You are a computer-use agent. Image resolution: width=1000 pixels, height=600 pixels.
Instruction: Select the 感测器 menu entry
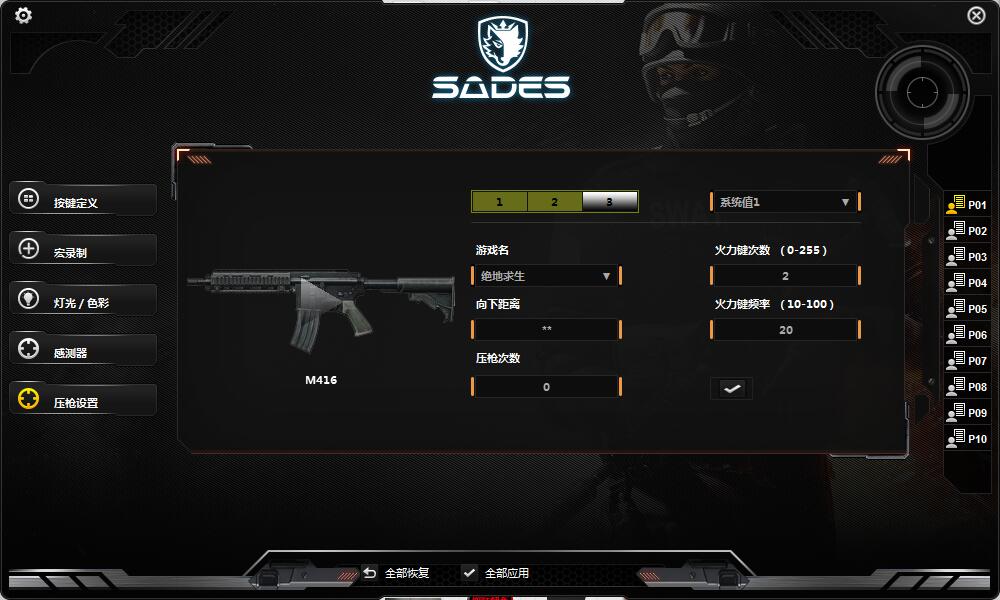tap(83, 351)
